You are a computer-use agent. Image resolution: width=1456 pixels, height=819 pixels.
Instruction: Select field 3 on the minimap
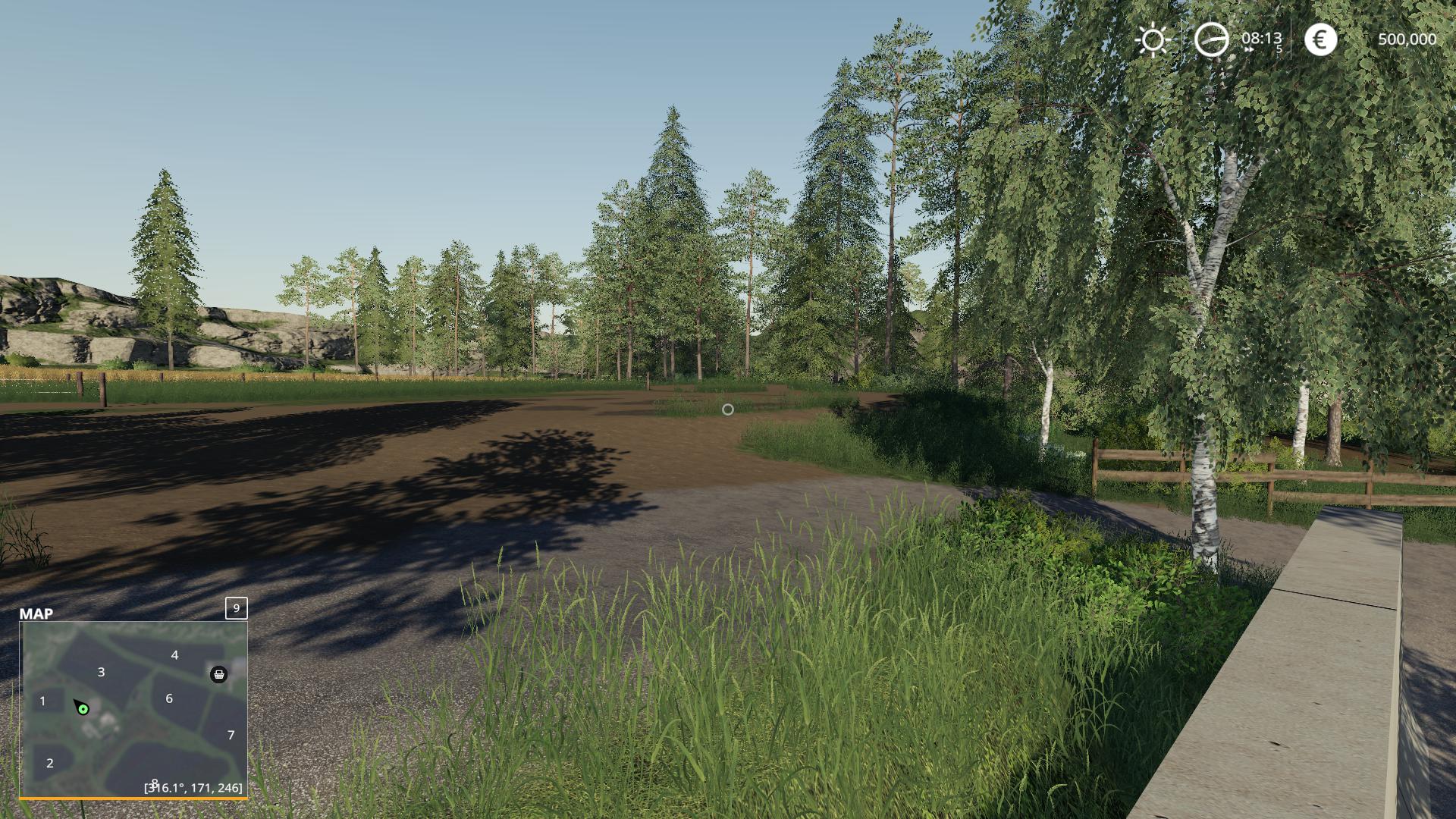pyautogui.click(x=101, y=672)
